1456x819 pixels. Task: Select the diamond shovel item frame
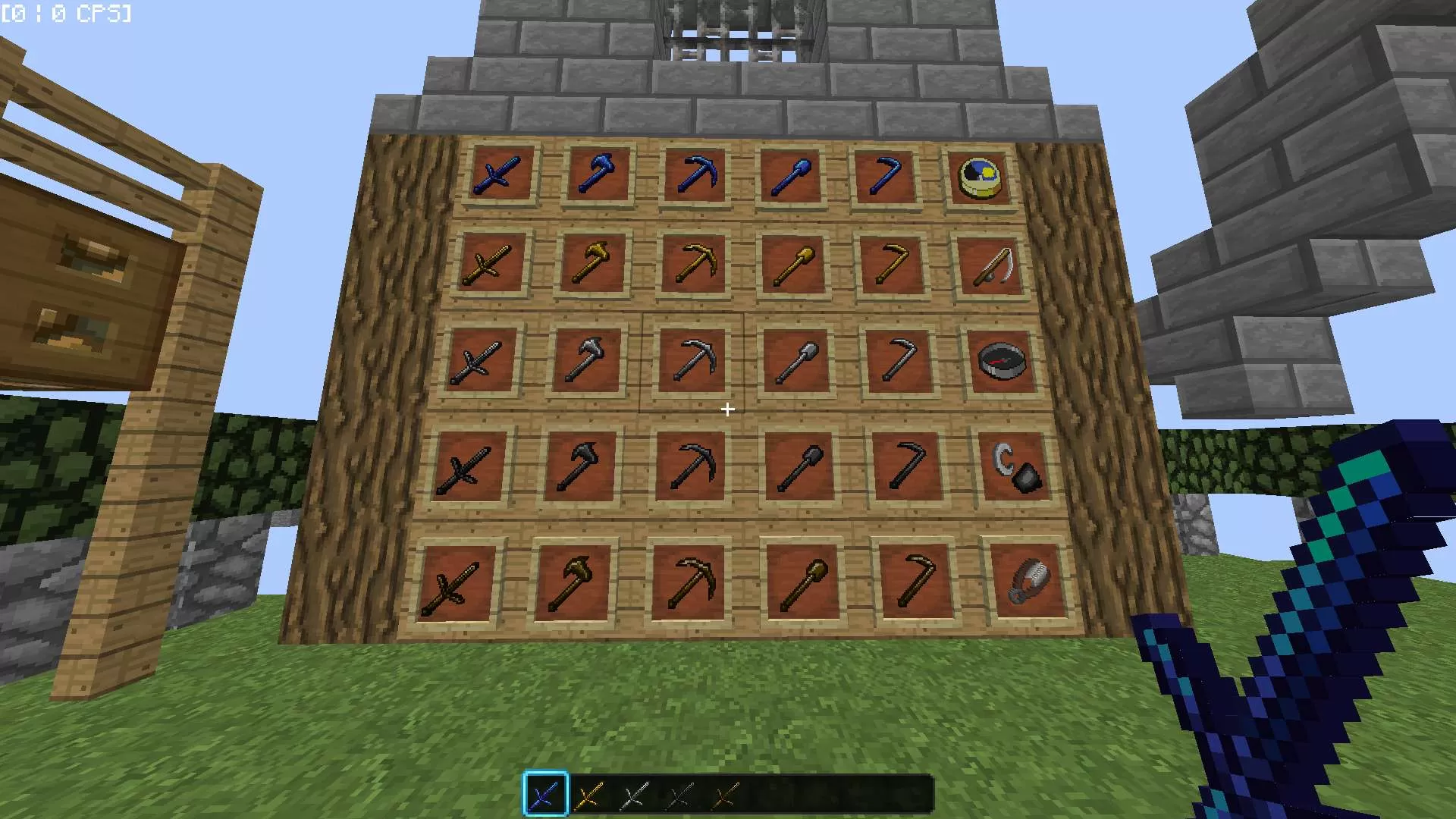792,176
